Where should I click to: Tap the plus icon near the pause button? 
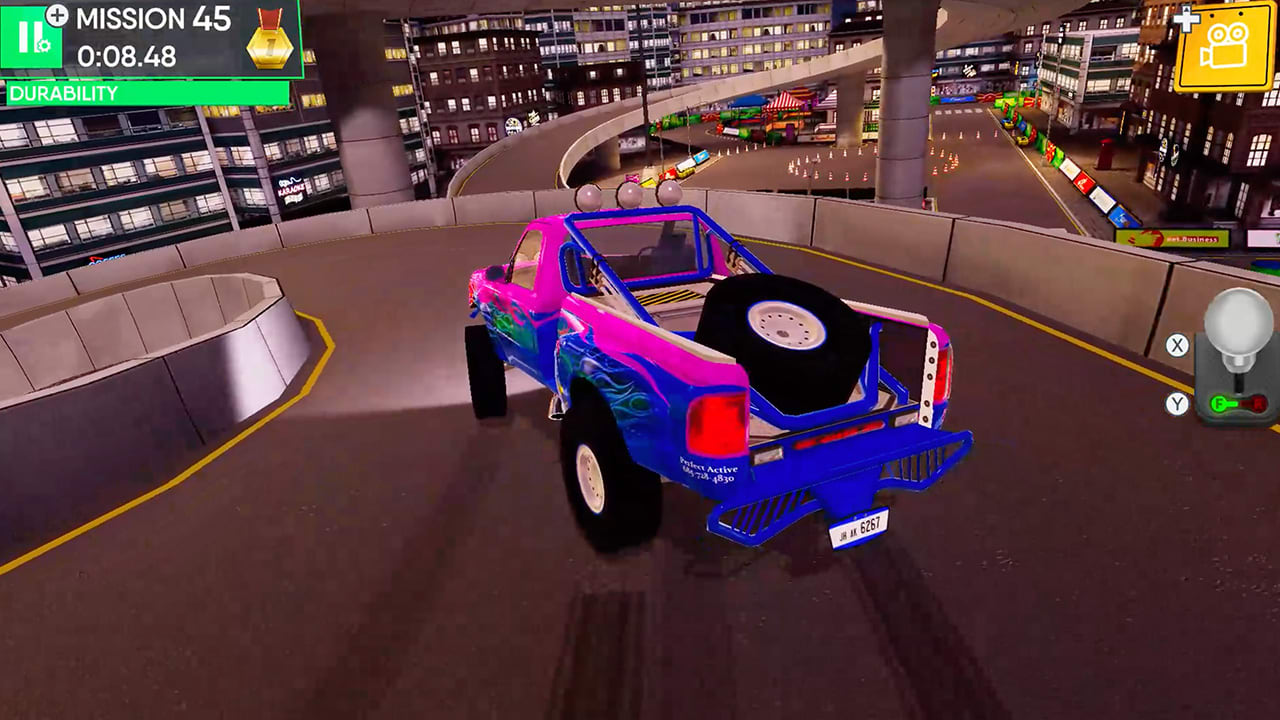pos(55,15)
